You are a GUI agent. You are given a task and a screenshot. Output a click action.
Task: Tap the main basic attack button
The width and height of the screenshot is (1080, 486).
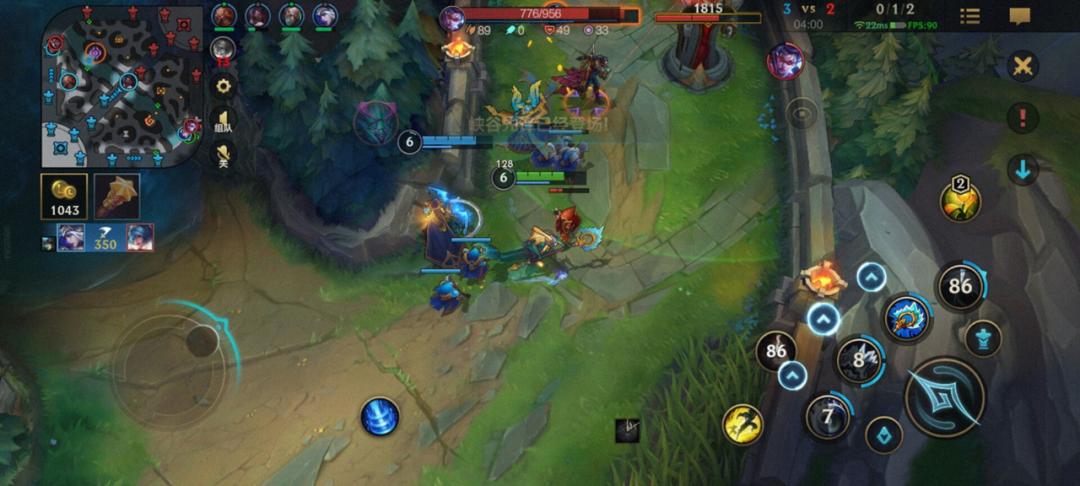tap(943, 397)
